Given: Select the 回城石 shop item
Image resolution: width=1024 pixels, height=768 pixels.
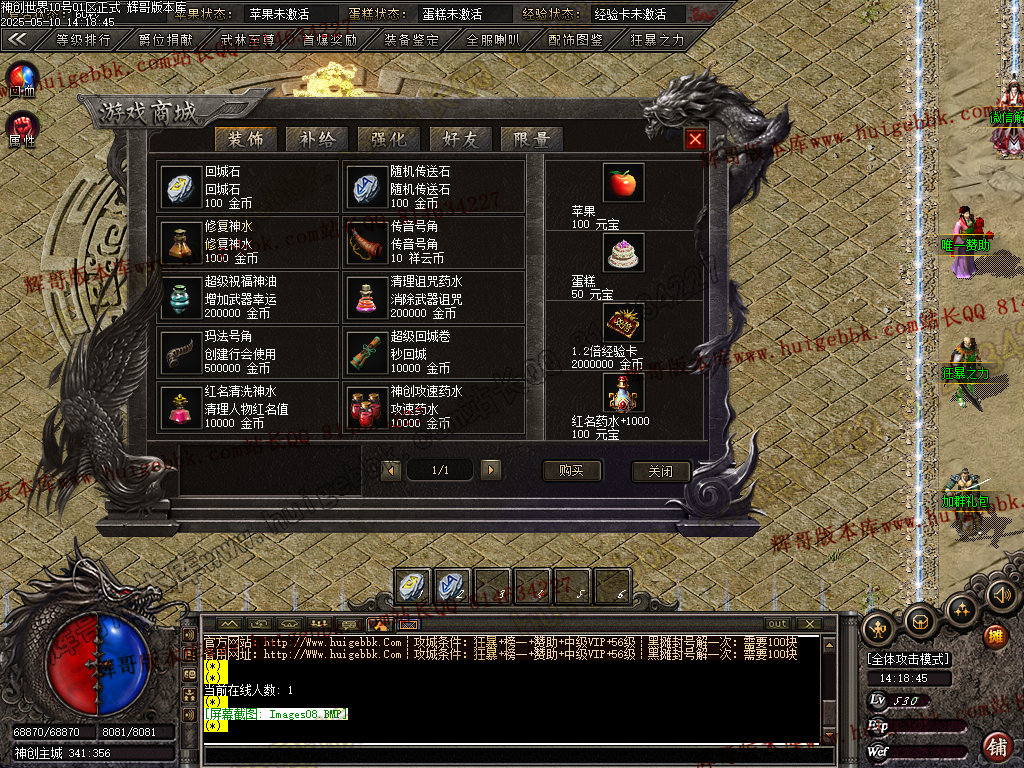Looking at the screenshot, I should coord(248,187).
